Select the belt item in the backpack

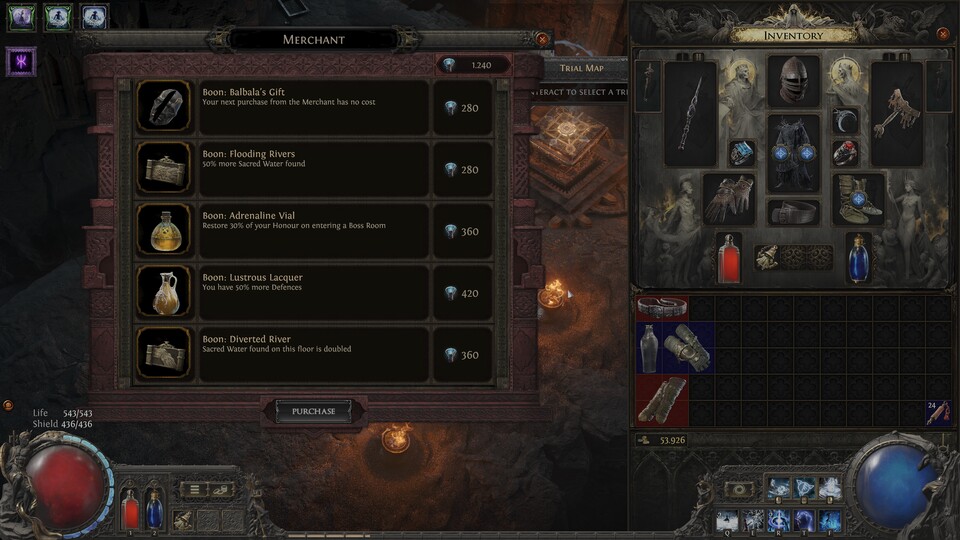coord(662,307)
